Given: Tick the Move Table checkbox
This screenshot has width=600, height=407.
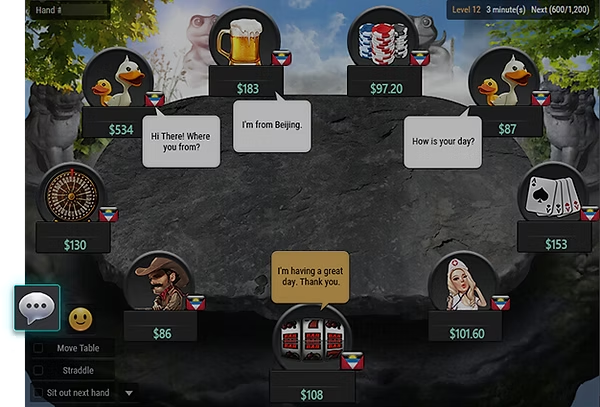Looking at the screenshot, I should click(38, 348).
